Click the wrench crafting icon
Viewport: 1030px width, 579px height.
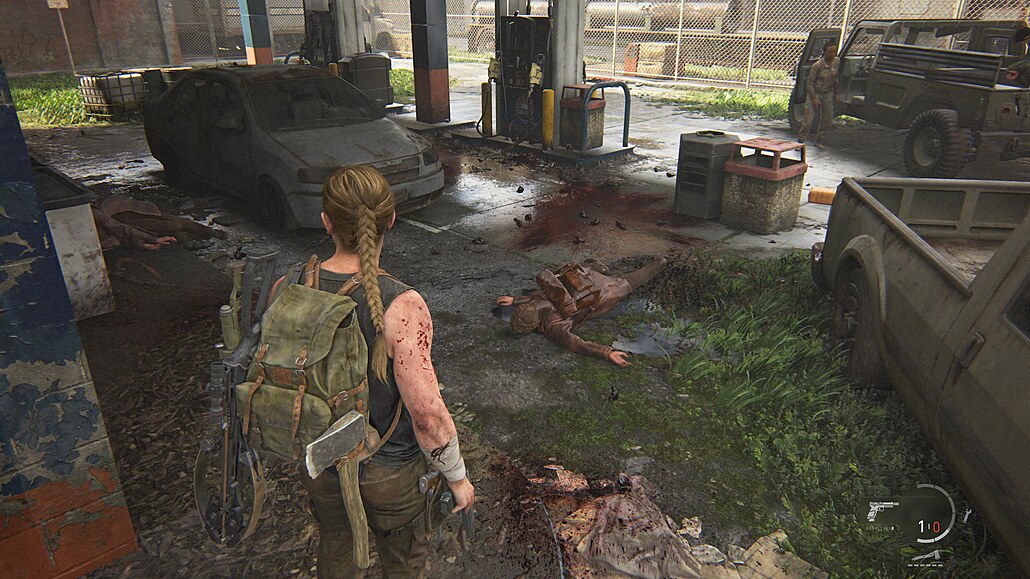coord(967,516)
